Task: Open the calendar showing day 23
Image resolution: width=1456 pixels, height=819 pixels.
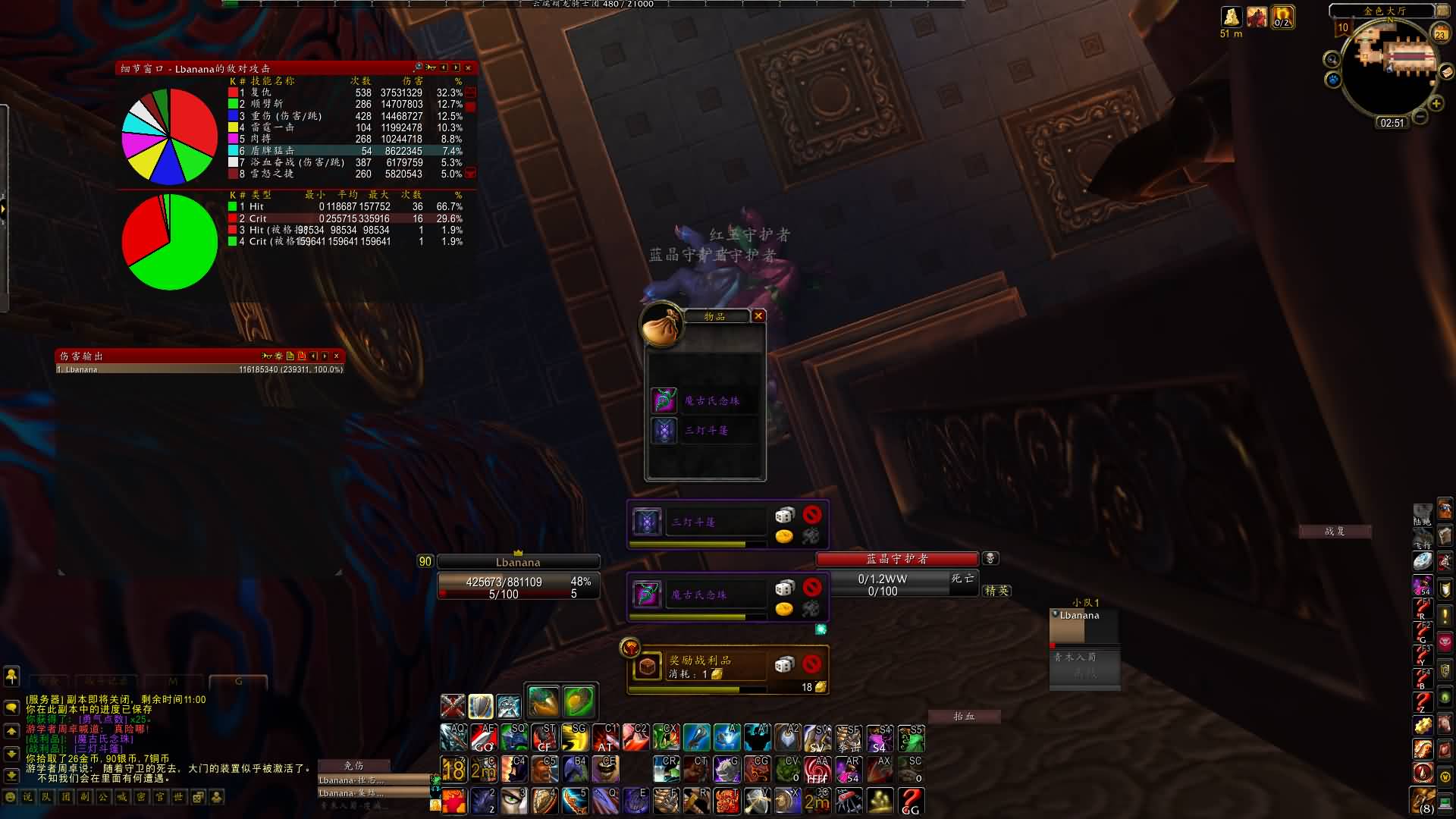Action: click(1439, 33)
